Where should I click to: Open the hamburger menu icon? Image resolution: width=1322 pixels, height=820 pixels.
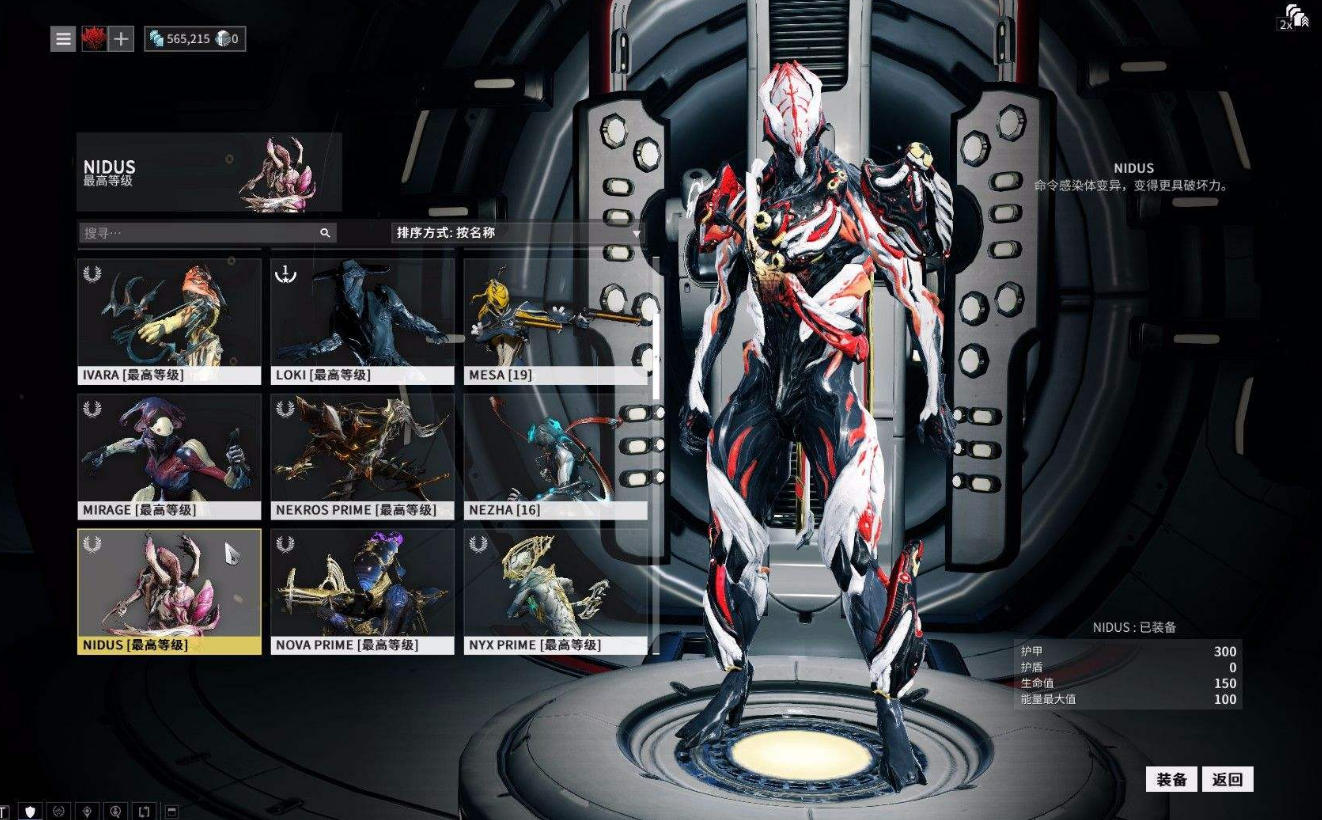coord(63,39)
